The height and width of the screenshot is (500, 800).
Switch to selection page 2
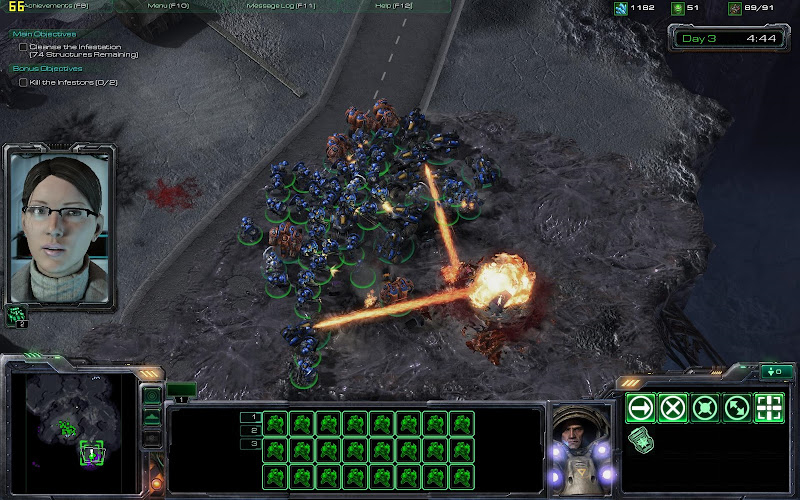(254, 430)
